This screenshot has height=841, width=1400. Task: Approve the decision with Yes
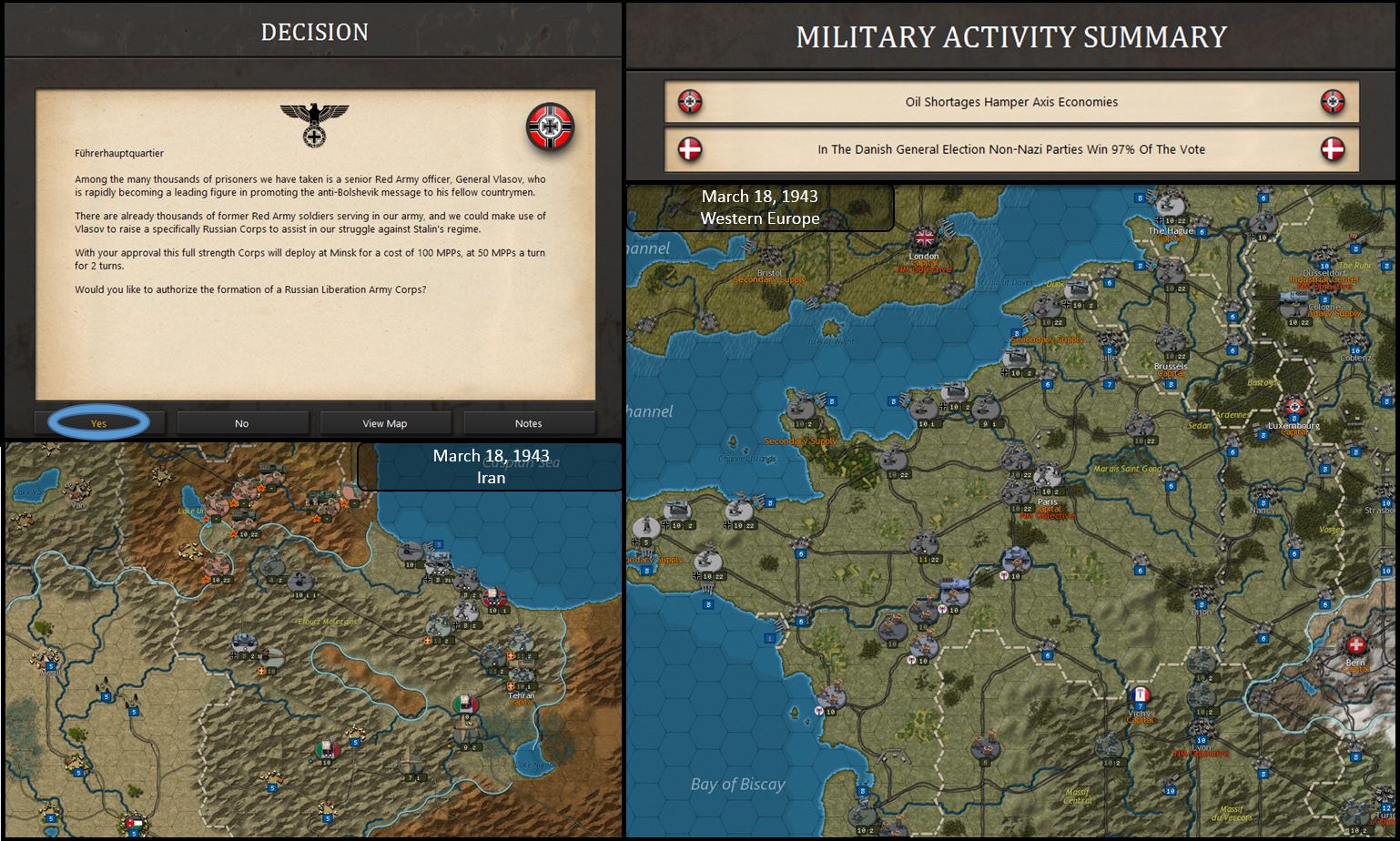[x=98, y=423]
